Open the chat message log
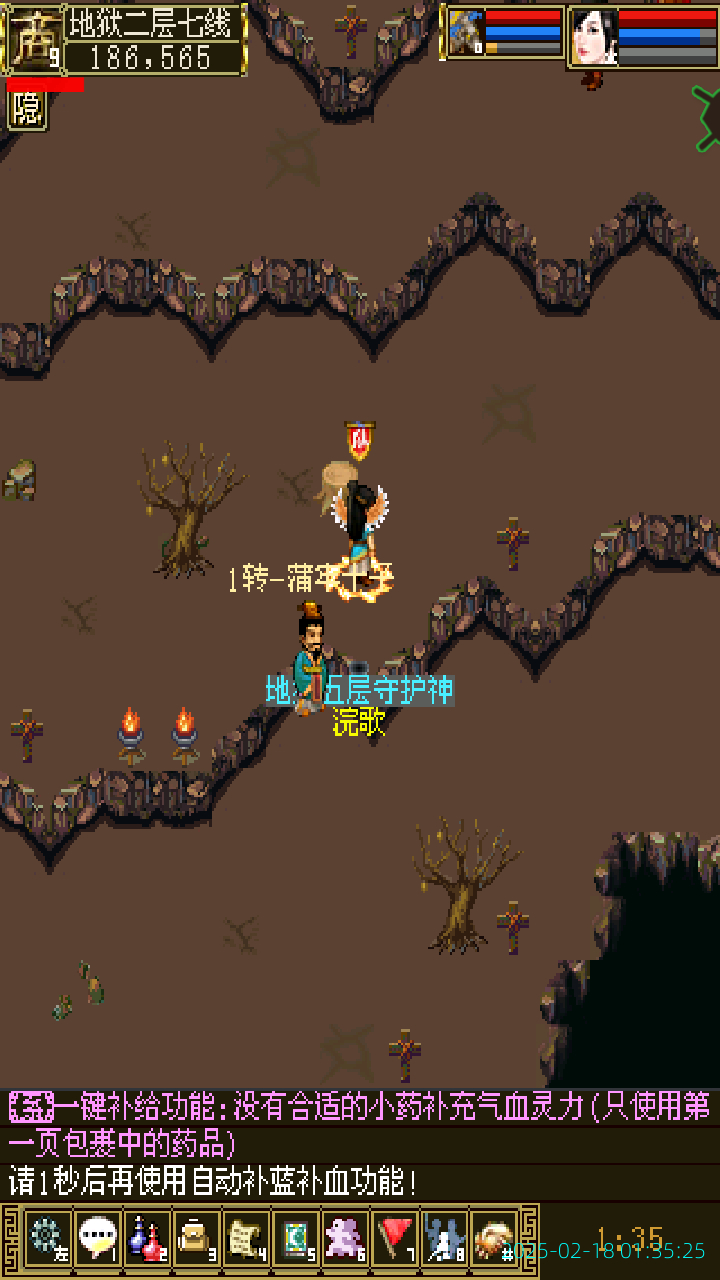The height and width of the screenshot is (1280, 720). [x=360, y=1145]
